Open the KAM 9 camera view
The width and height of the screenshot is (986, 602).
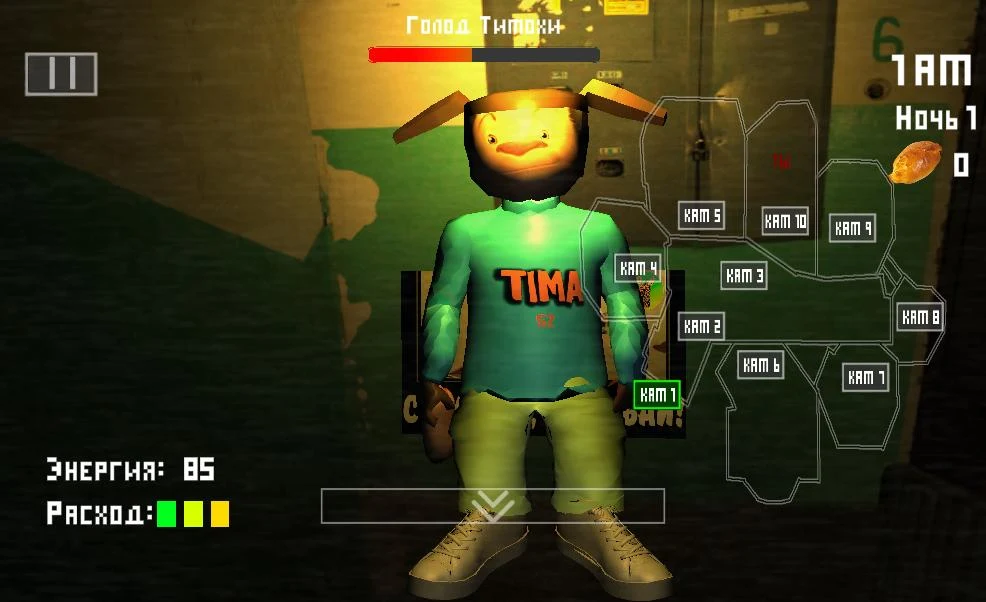pyautogui.click(x=853, y=228)
